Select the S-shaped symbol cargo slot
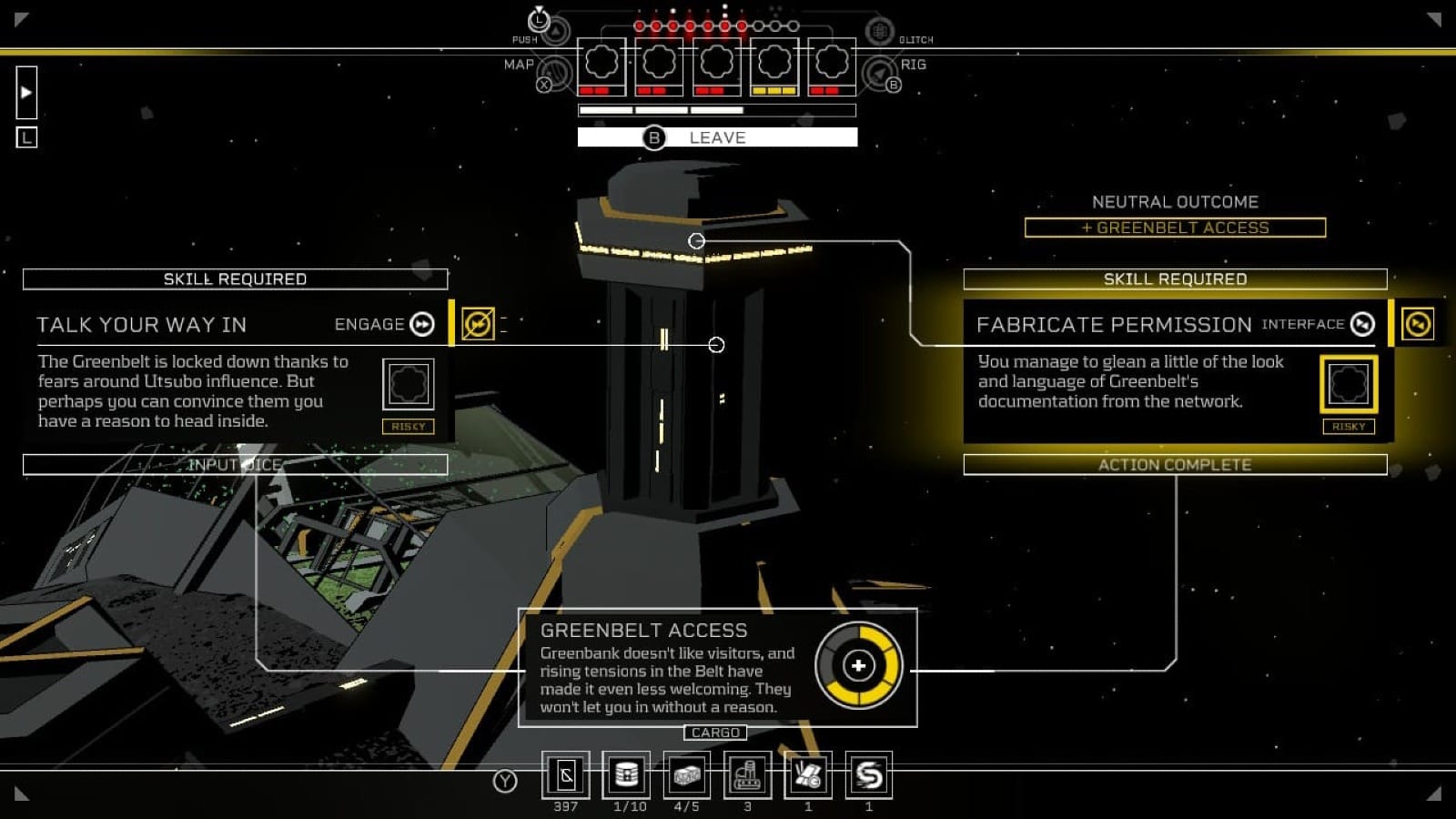 pos(868,775)
